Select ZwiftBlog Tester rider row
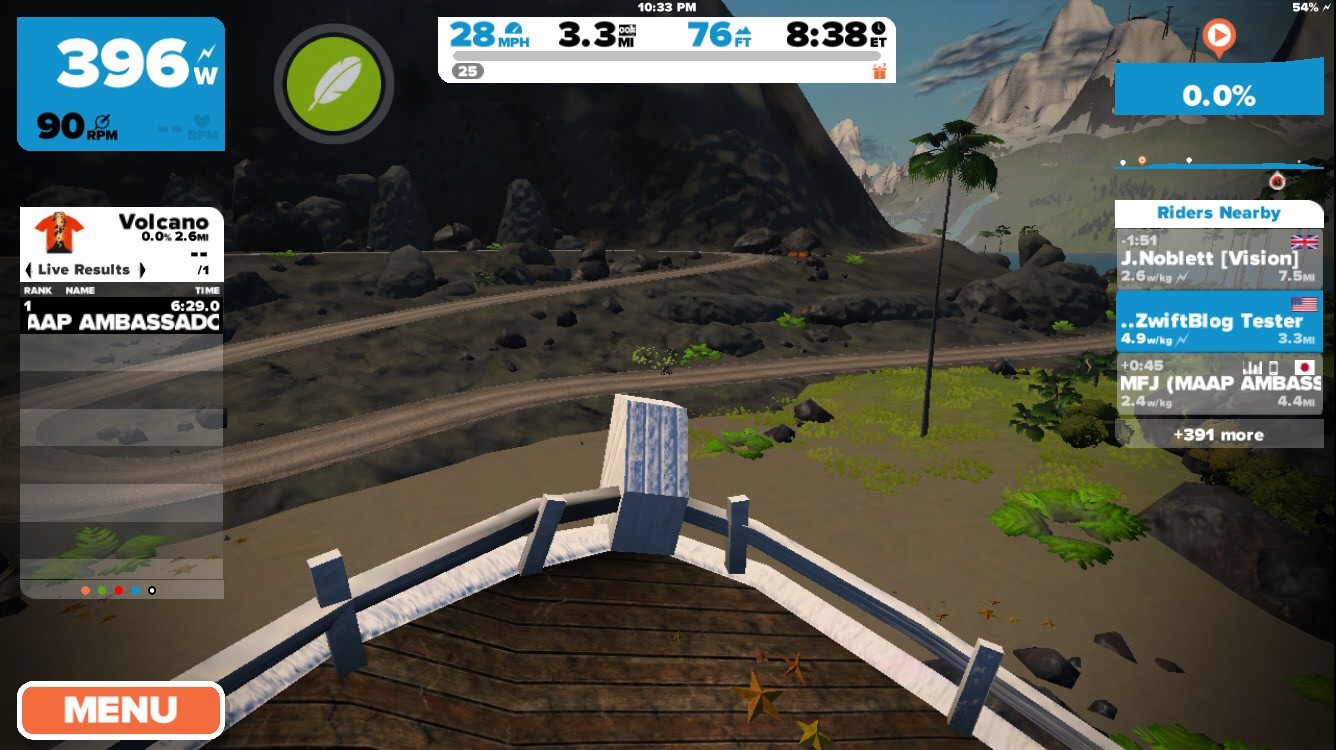This screenshot has width=1336, height=750. click(x=1218, y=321)
